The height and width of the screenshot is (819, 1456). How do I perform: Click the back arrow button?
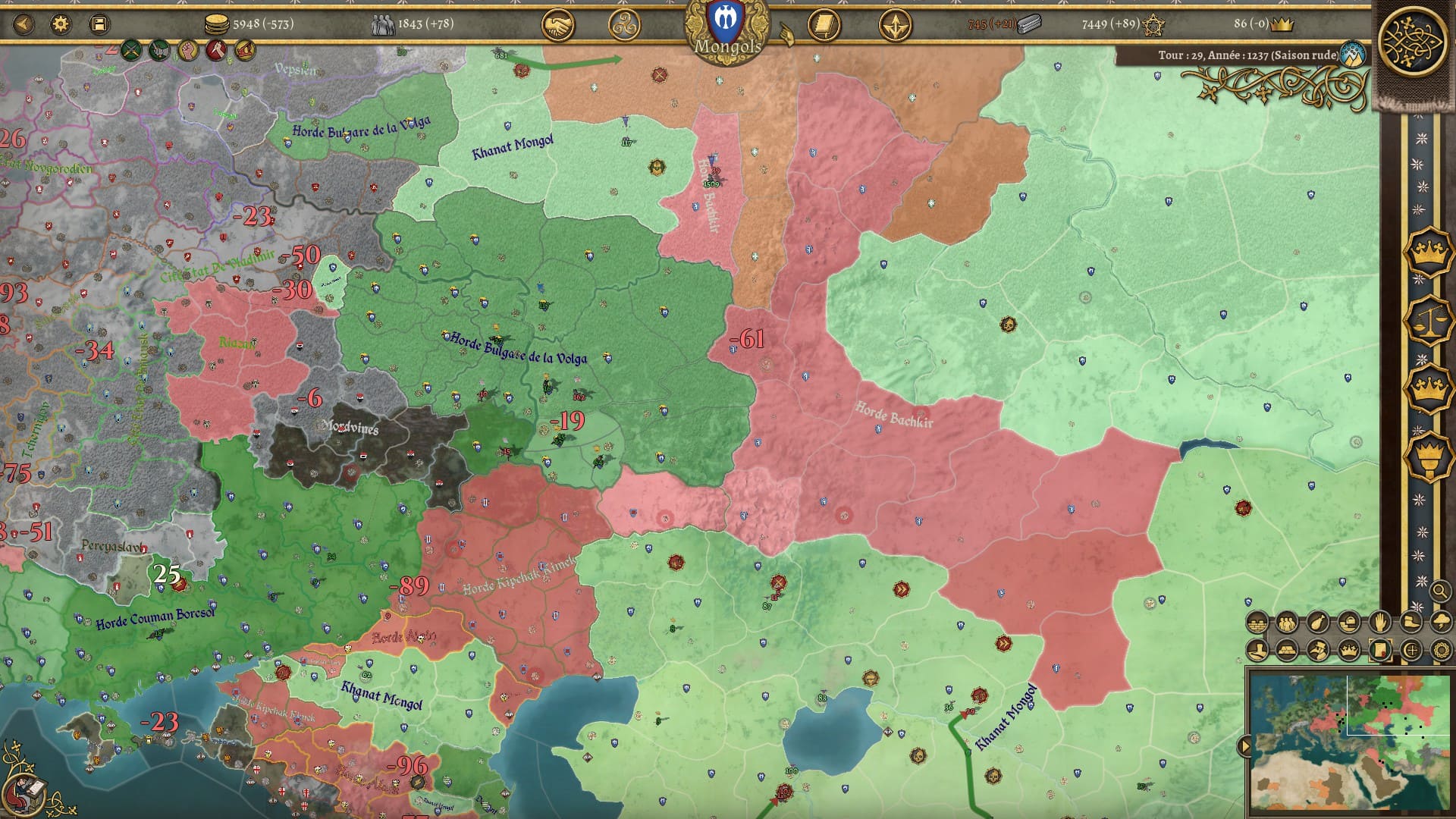pos(24,24)
